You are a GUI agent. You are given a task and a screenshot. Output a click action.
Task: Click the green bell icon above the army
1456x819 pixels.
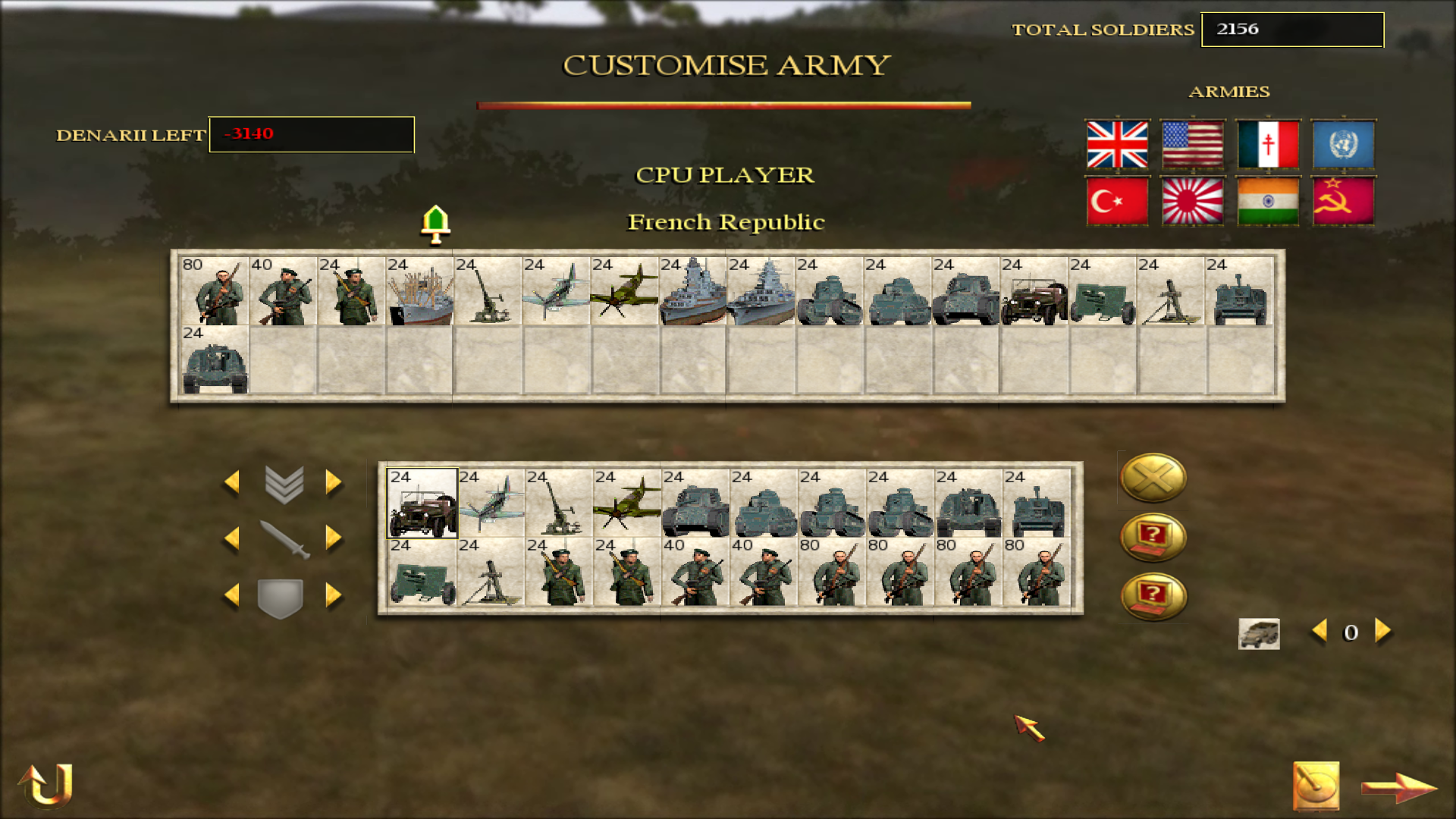[x=435, y=224]
